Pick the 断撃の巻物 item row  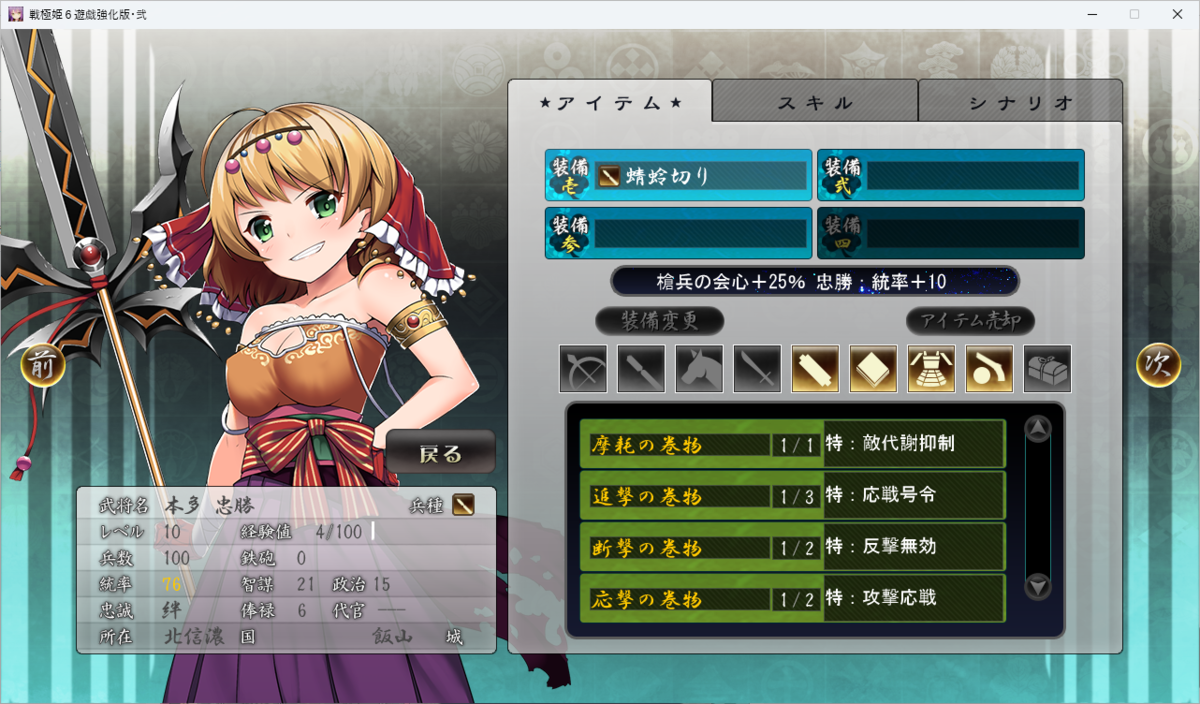[x=791, y=547]
